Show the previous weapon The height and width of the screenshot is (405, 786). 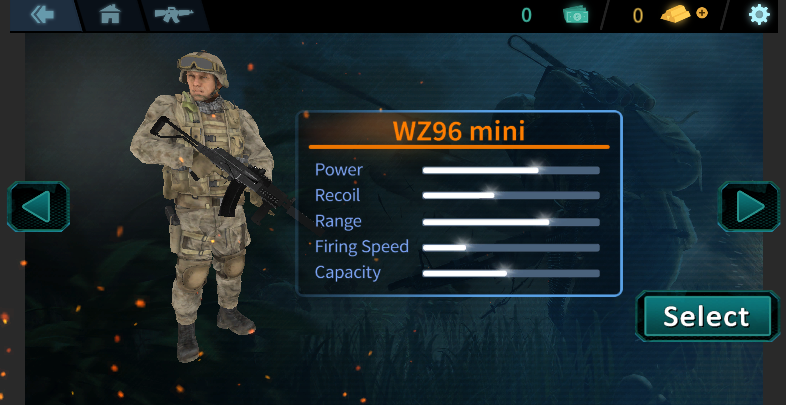tap(37, 207)
